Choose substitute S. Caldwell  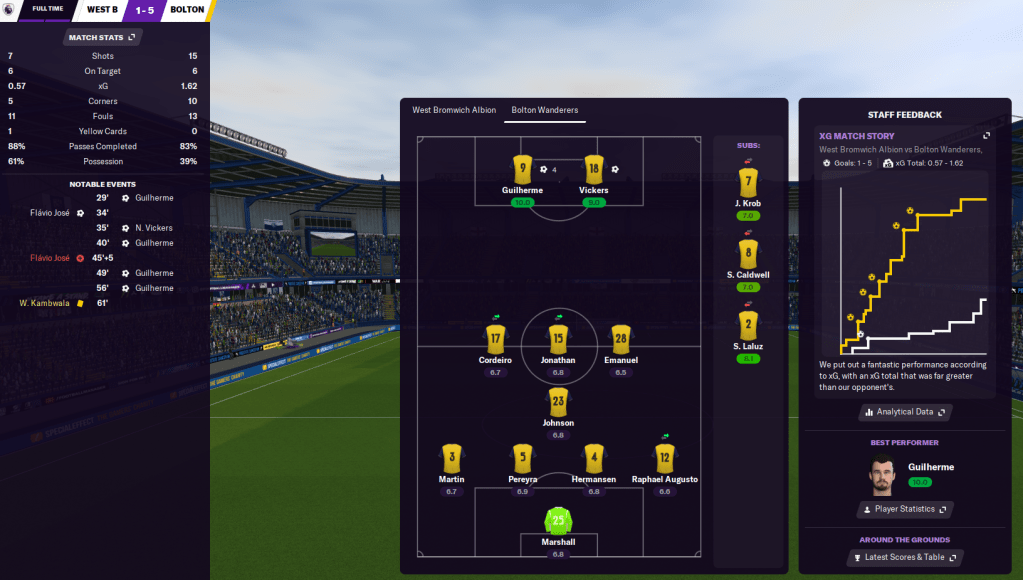748,253
